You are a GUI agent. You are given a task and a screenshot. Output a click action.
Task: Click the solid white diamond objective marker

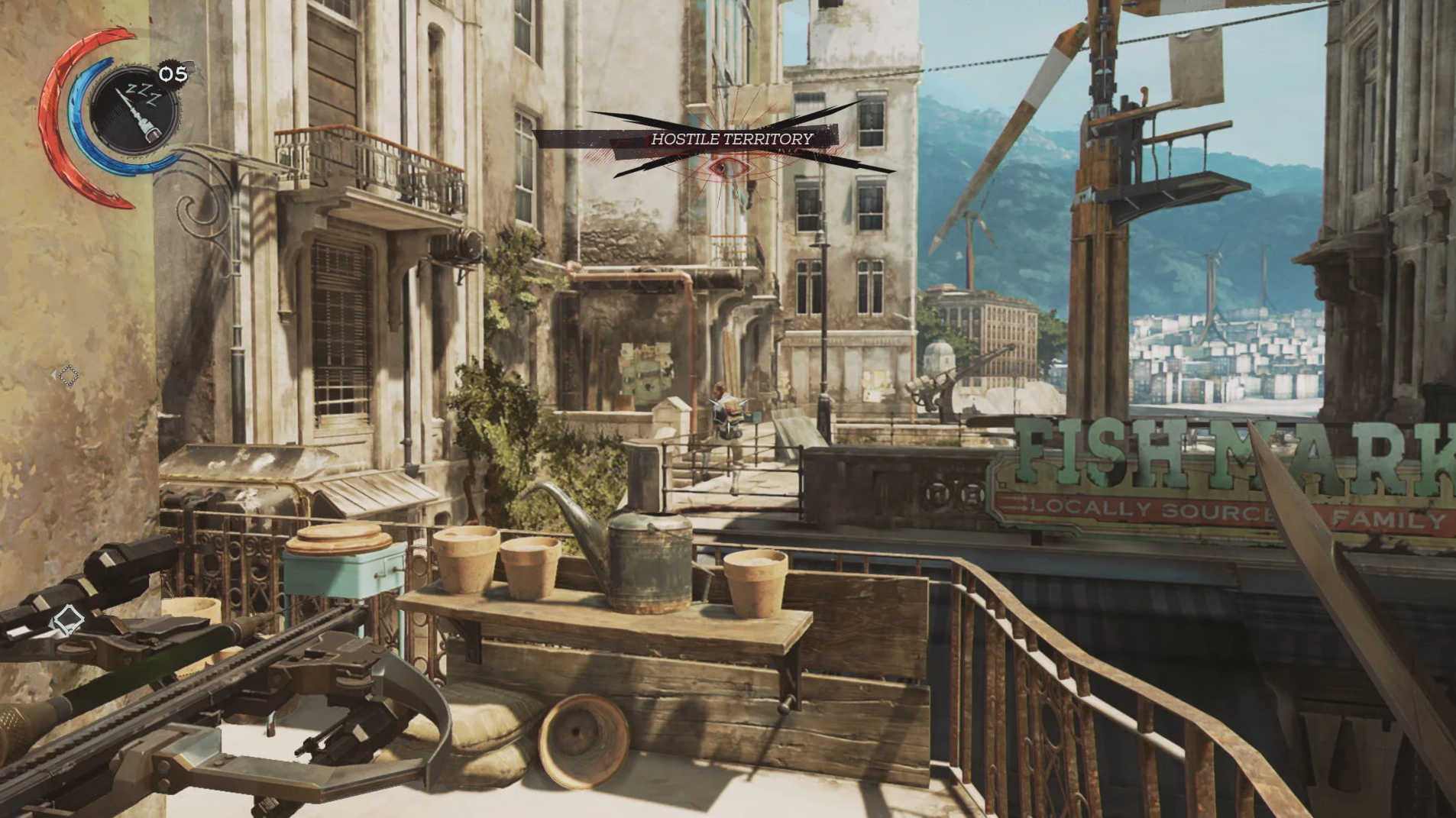pos(67,619)
